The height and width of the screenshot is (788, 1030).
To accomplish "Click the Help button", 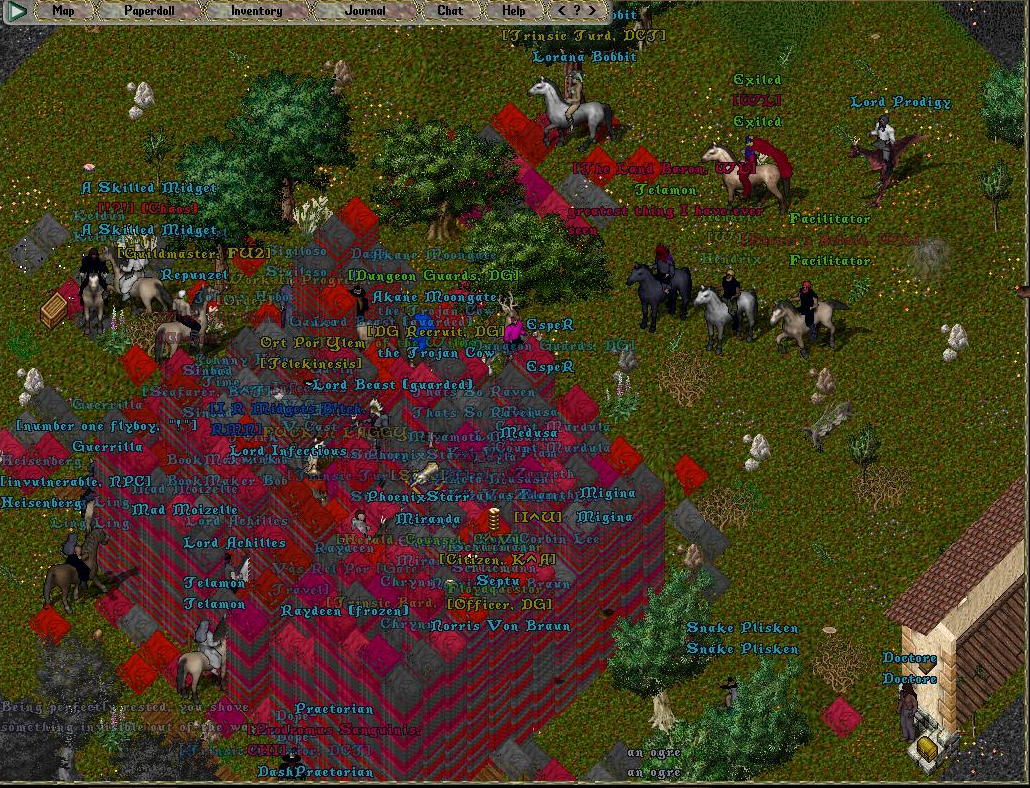I will click(513, 11).
